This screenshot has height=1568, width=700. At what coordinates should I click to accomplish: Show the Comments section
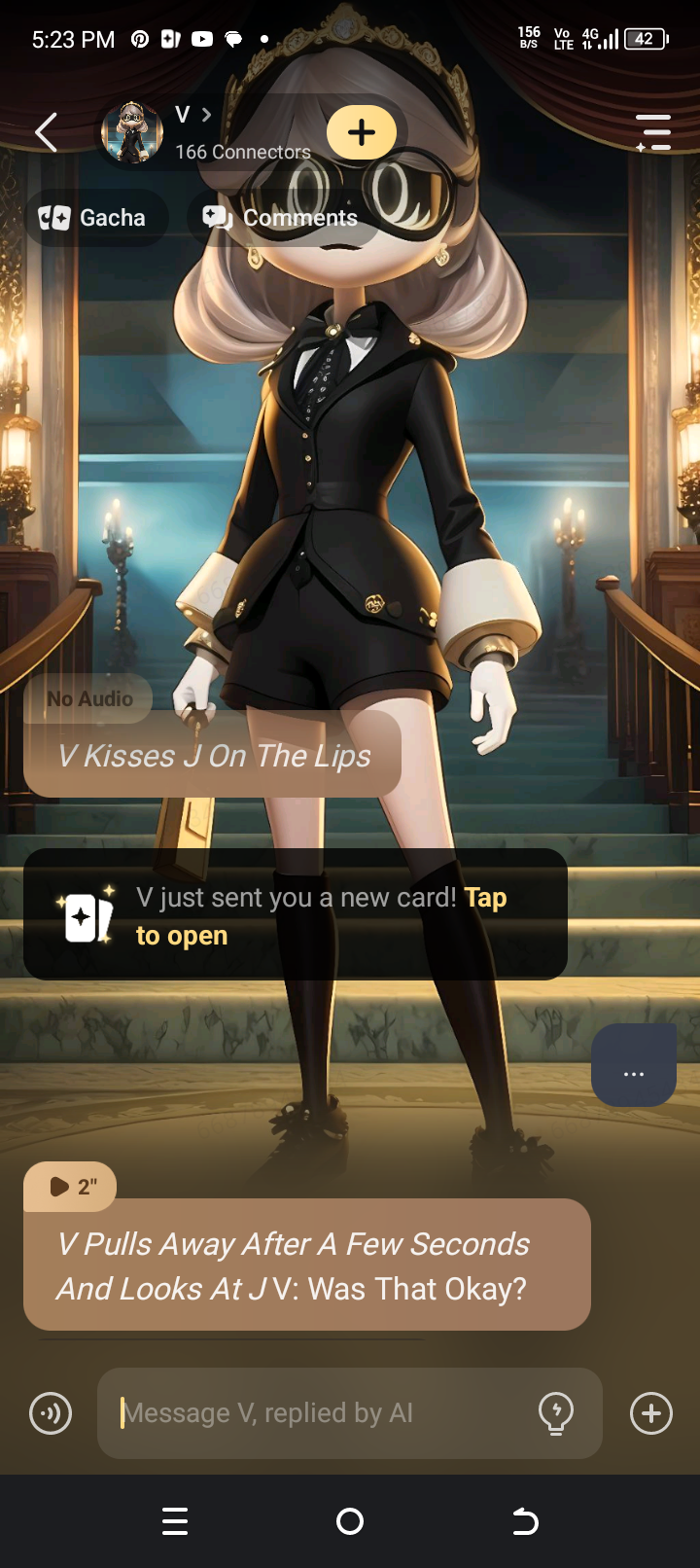pos(281,218)
